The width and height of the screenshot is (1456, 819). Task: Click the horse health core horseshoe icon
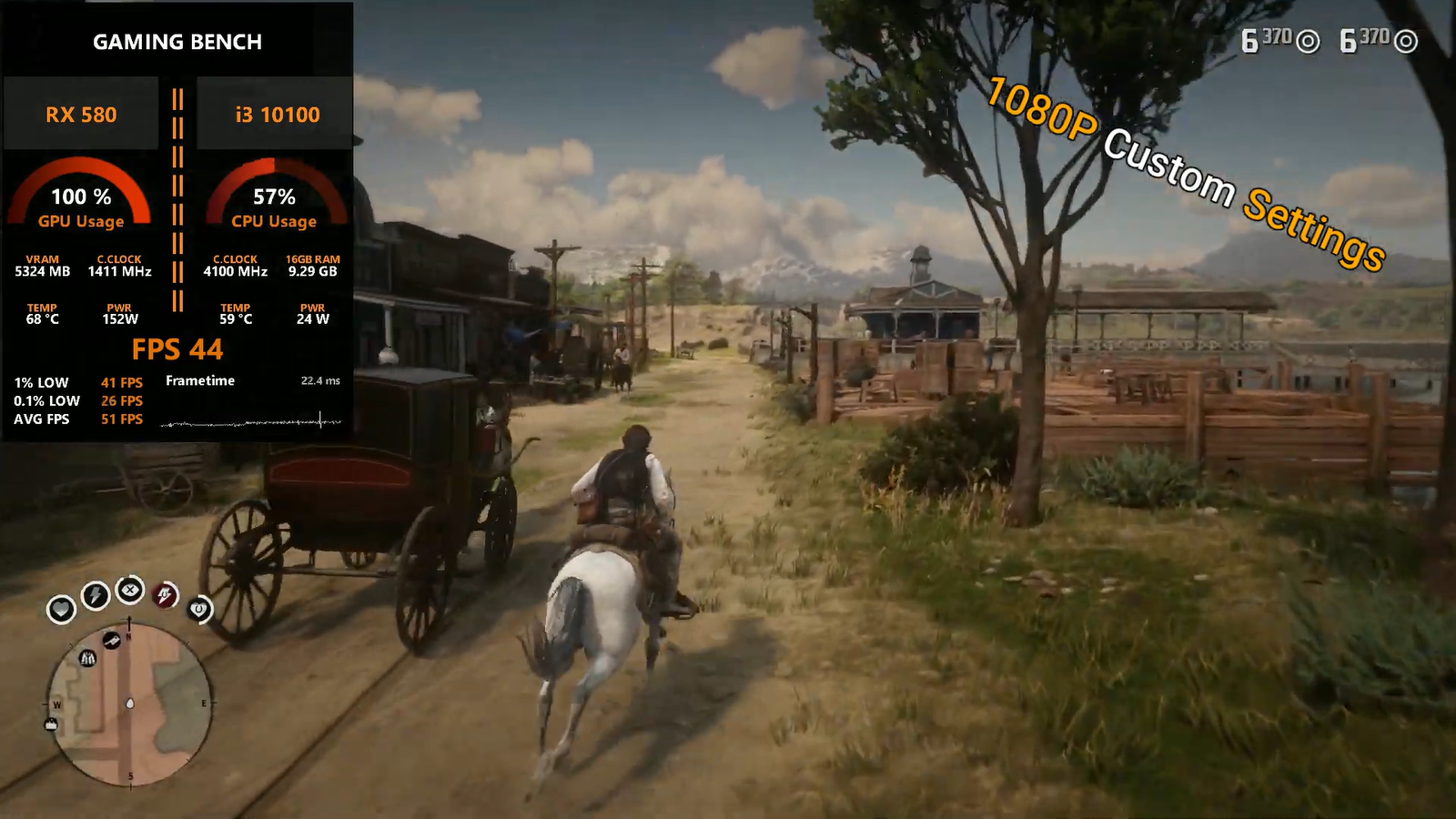pyautogui.click(x=199, y=609)
